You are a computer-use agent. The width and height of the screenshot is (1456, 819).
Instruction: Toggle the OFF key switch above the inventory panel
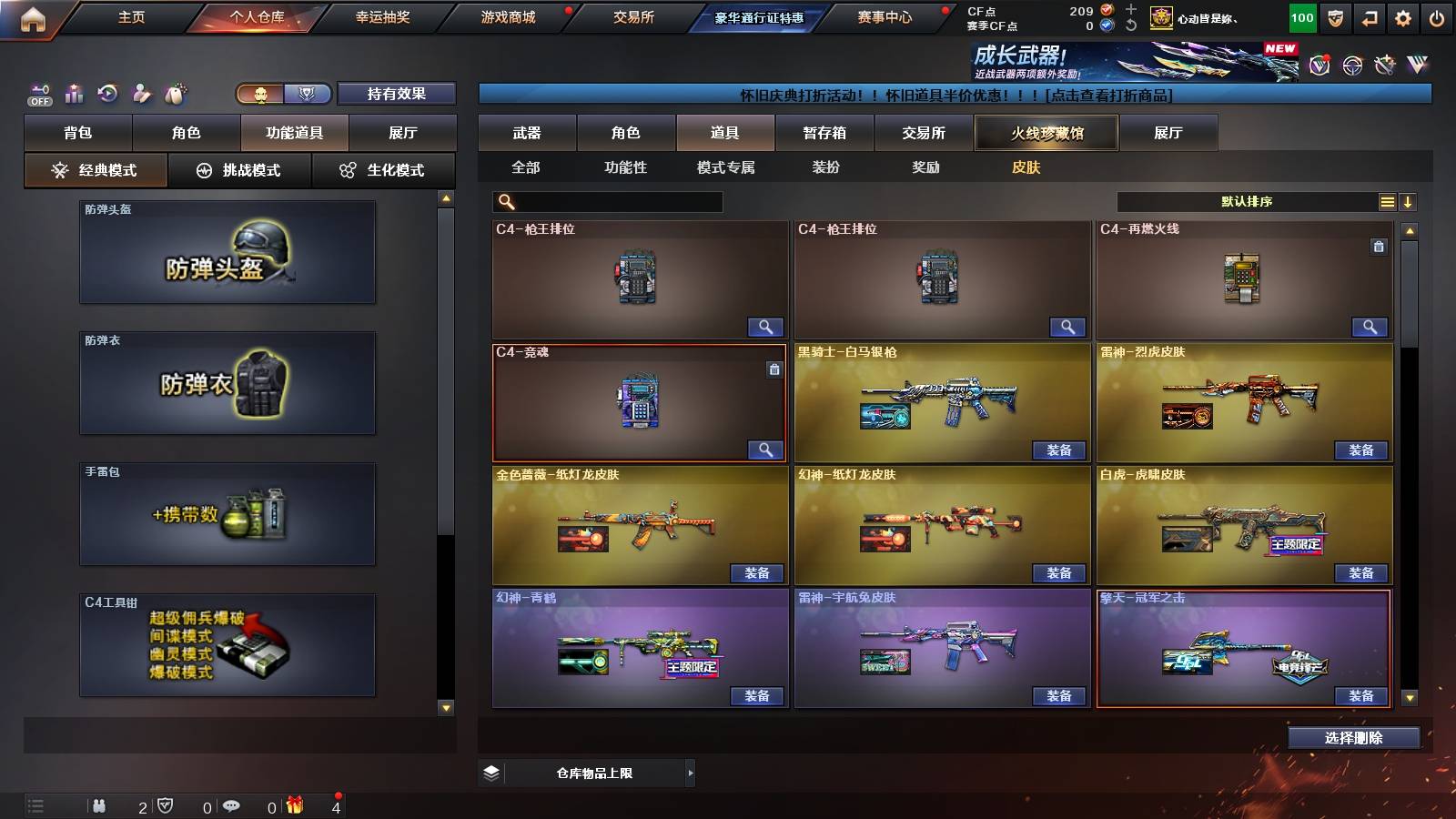38,93
